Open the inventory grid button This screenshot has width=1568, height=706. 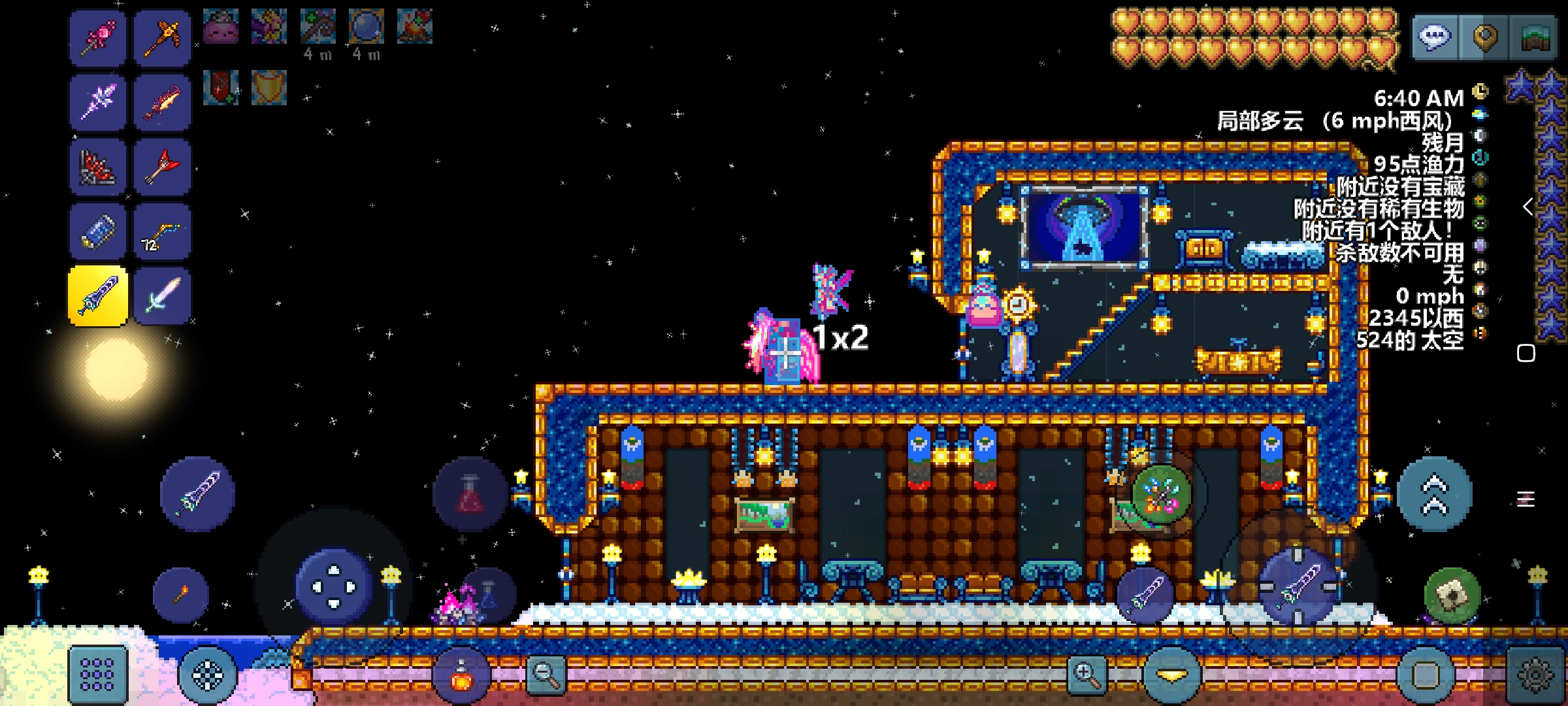(x=97, y=675)
